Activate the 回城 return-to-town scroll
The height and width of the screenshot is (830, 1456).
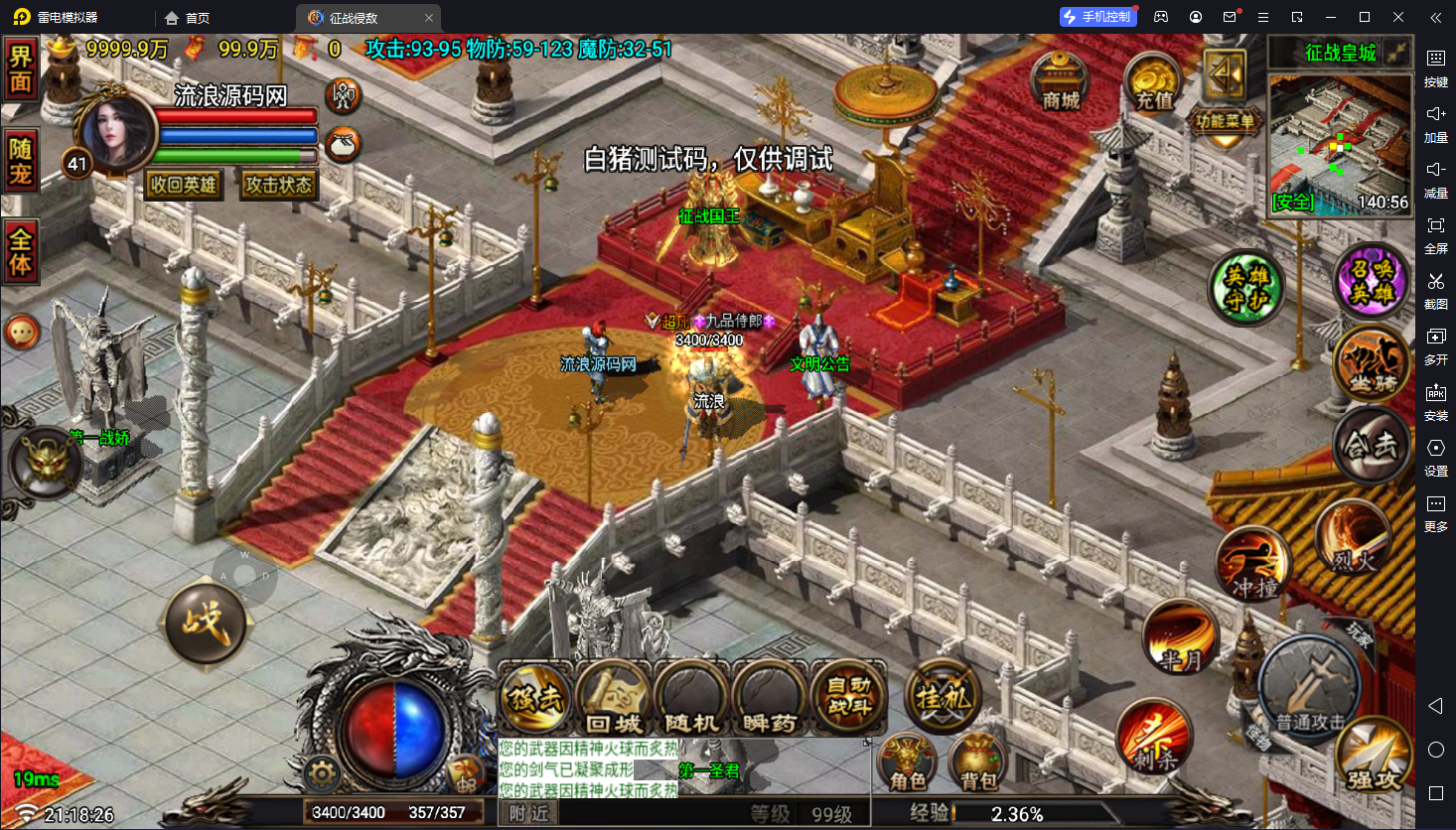(613, 698)
